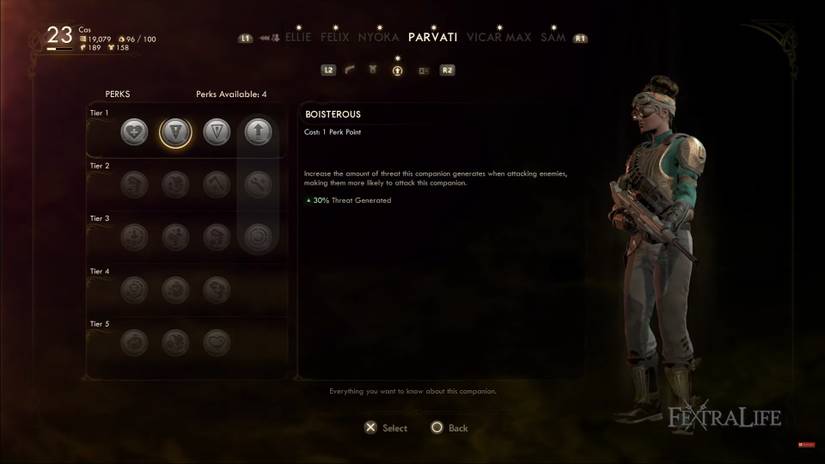Viewport: 825px width, 464px height.
Task: Pick the Tier 5 heart-shaped perk icon
Action: (217, 342)
